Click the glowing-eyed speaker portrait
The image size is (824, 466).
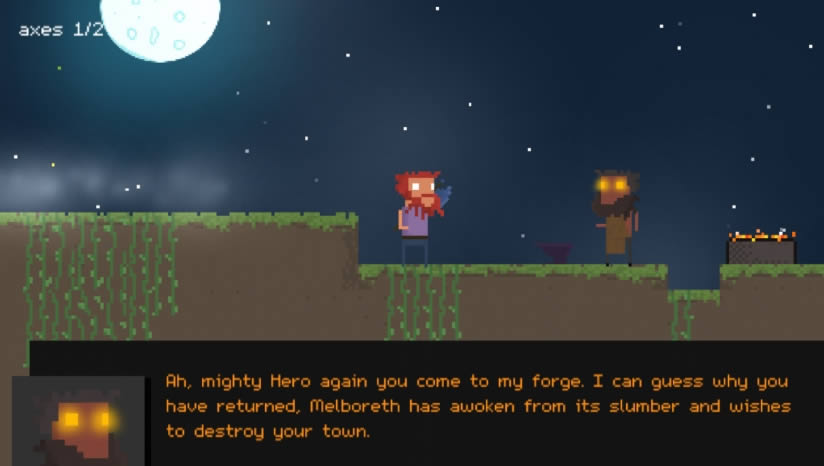click(78, 421)
